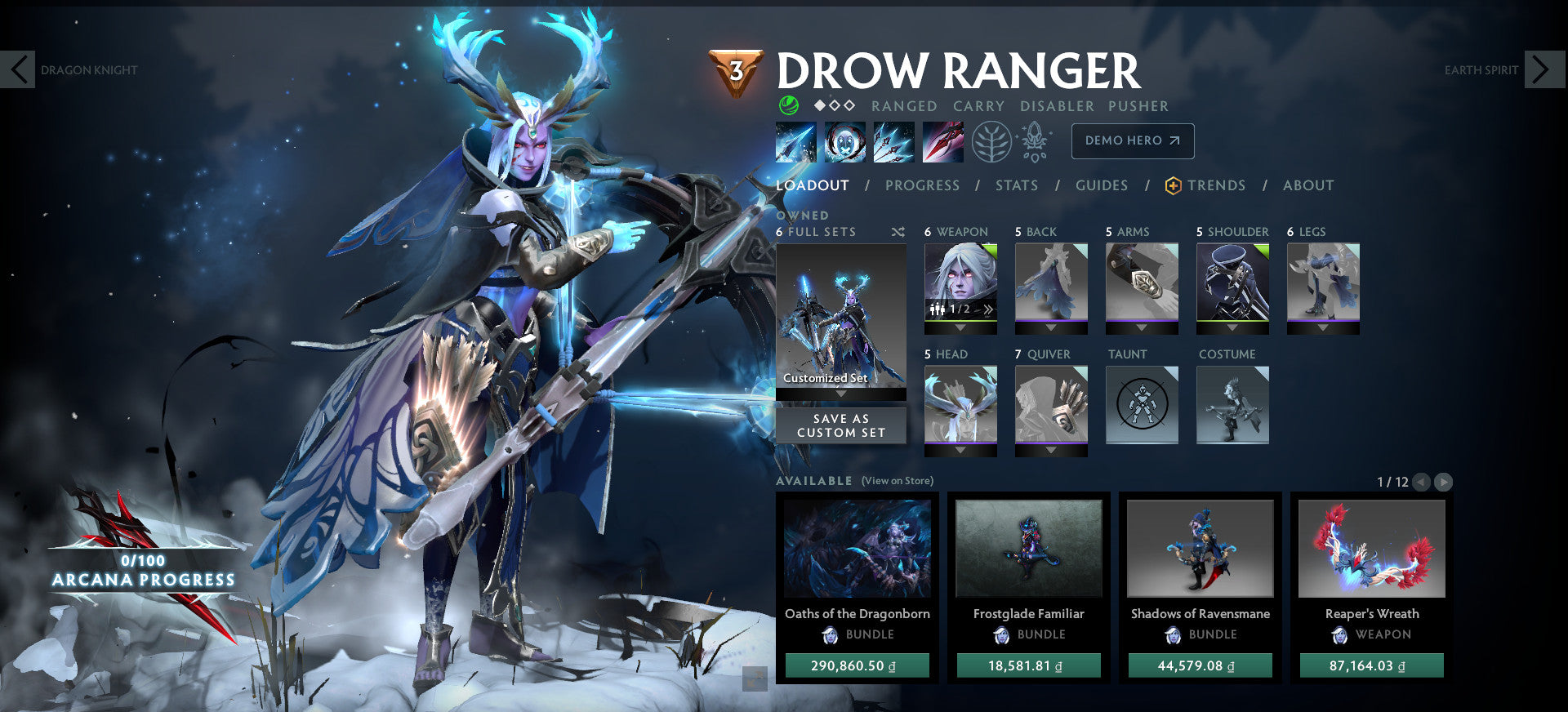Open the hero talent tree icon
This screenshot has width=1568, height=712.
pos(991,140)
